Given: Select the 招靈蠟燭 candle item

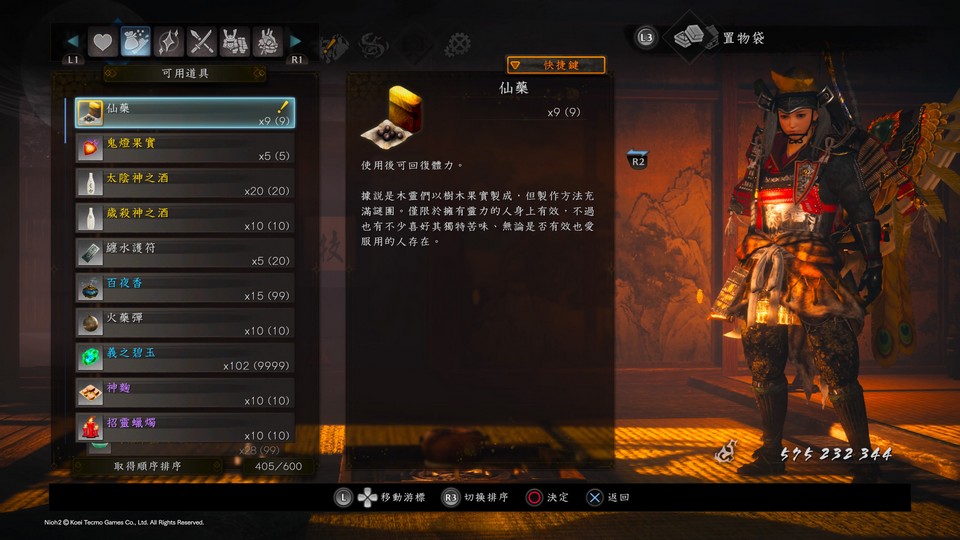Looking at the screenshot, I should click(x=185, y=428).
